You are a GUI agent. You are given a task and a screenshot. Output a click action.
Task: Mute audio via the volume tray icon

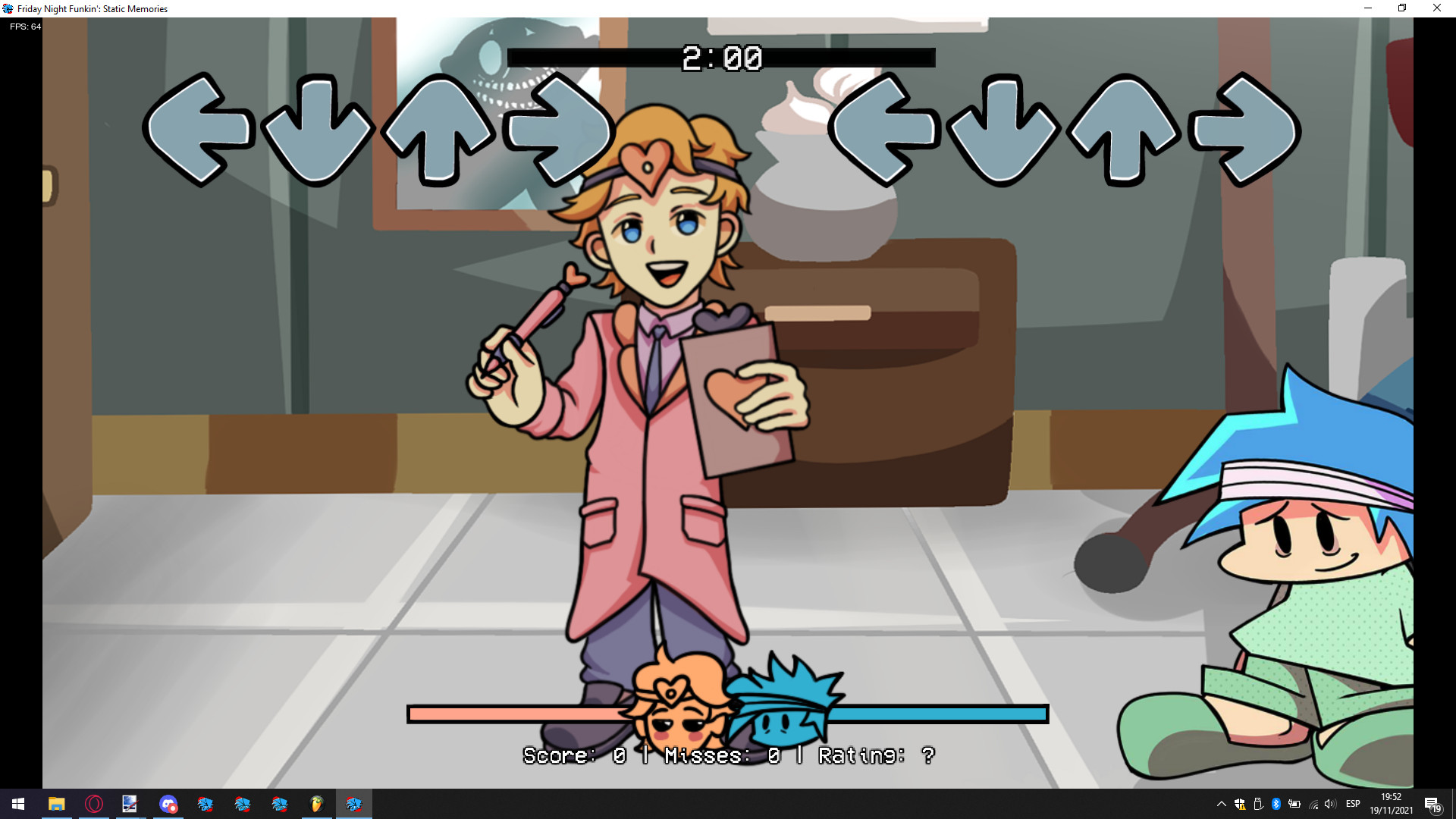[1329, 805]
